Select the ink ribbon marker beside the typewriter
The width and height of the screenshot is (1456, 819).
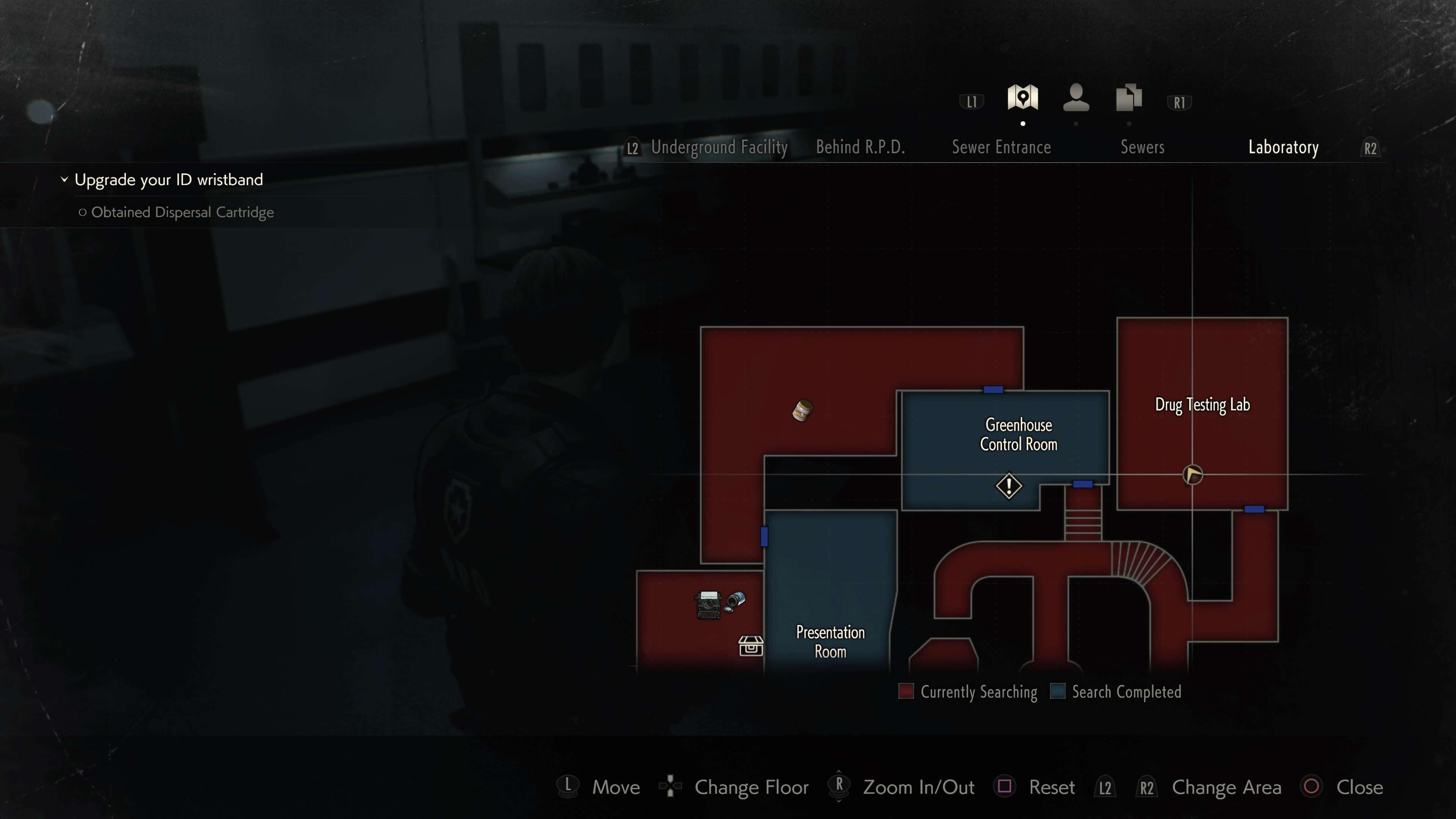click(735, 600)
